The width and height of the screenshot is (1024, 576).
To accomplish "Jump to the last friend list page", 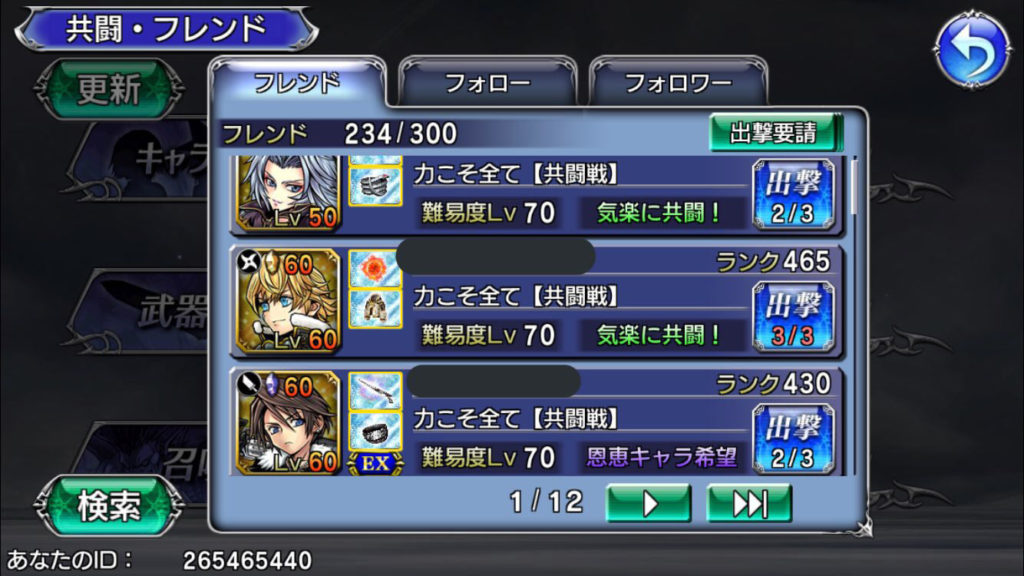I will pos(748,503).
